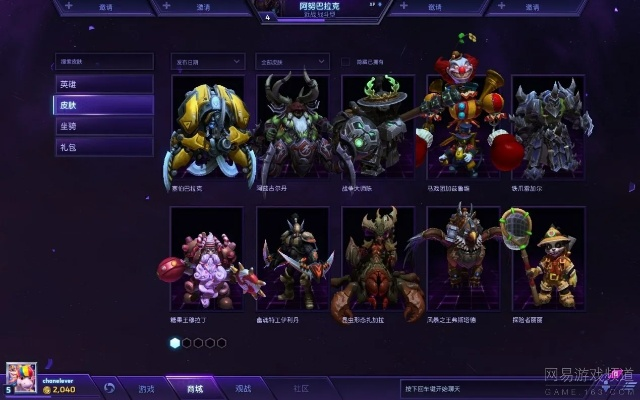The width and height of the screenshot is (640, 400).
Task: Choose the 礼包 (Bundles) category
Action: (104, 147)
